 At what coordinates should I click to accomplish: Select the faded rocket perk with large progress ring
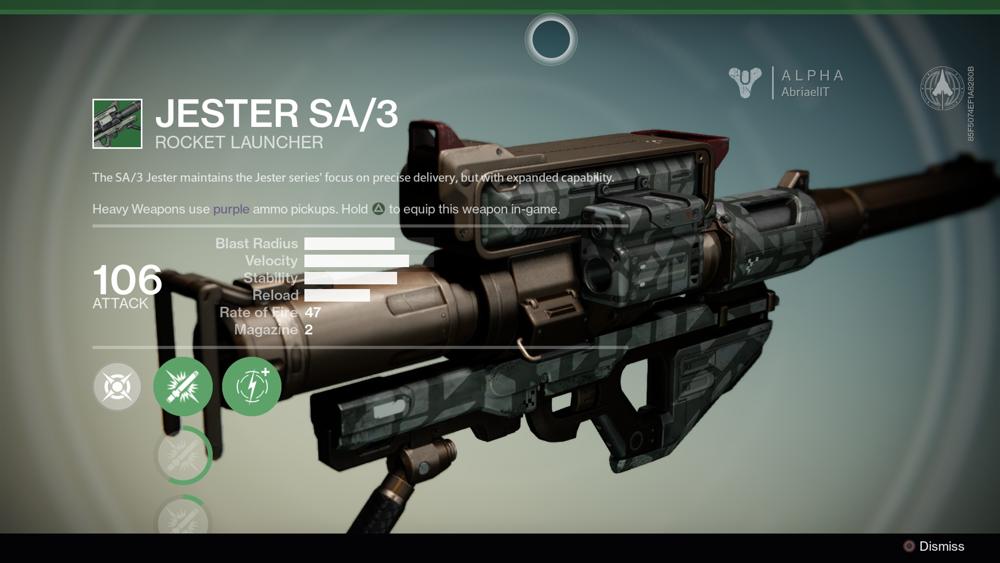(183, 455)
